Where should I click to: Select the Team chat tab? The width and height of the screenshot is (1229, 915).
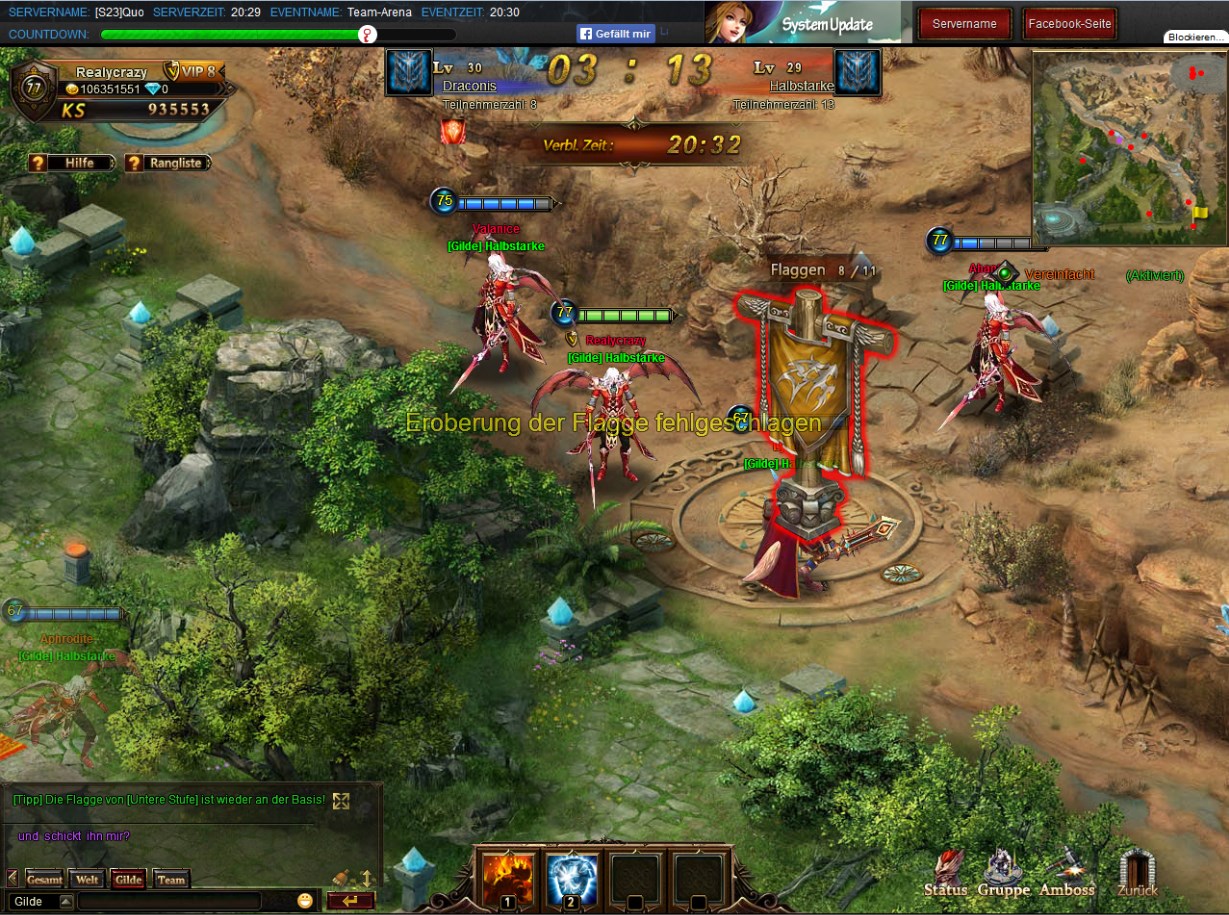coord(171,880)
